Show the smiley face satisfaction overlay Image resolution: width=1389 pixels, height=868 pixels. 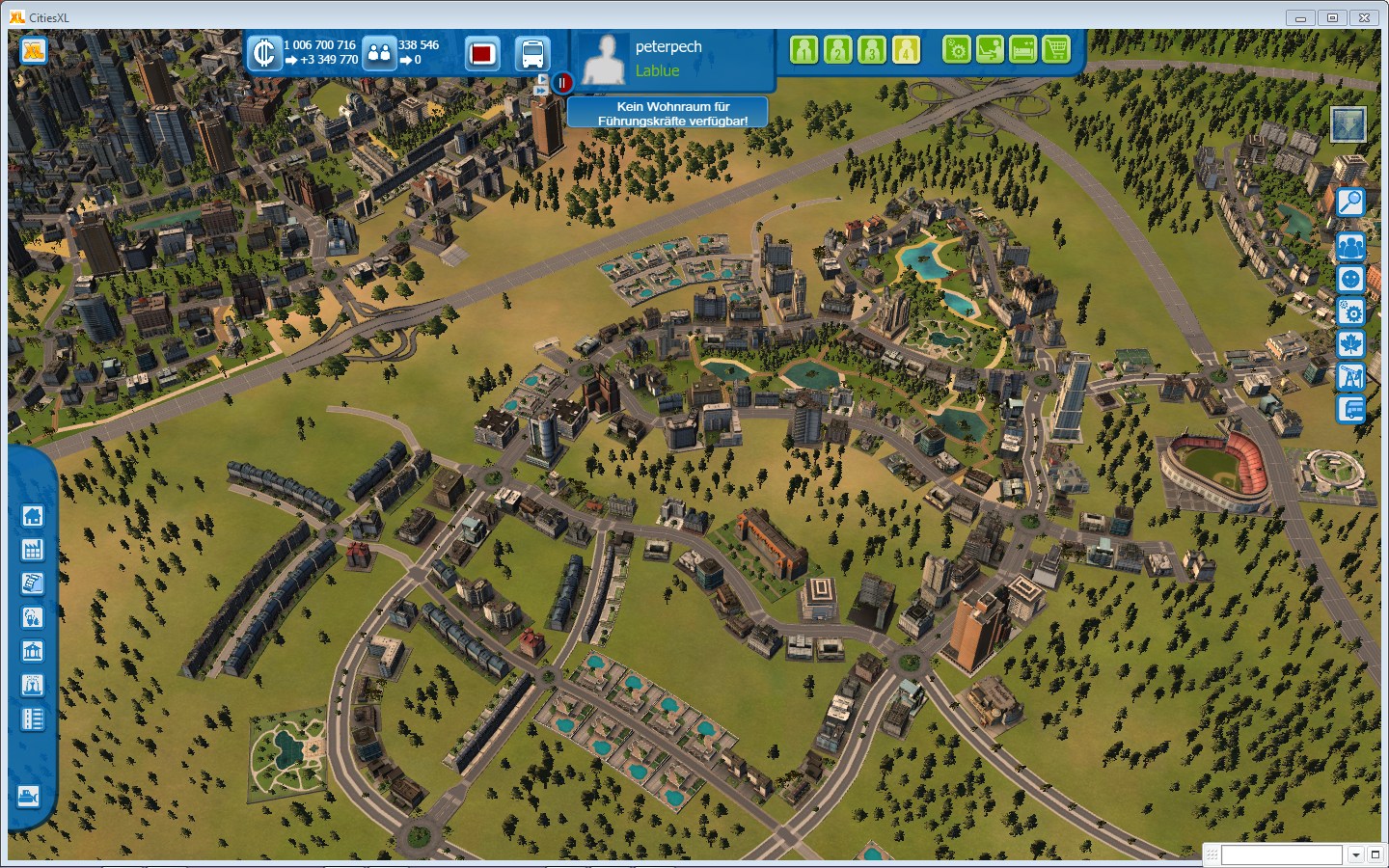1350,280
